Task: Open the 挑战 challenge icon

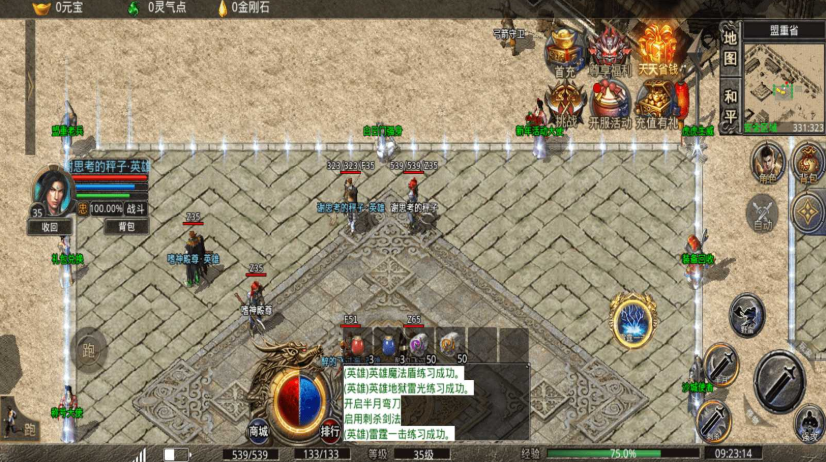Action: coord(566,101)
